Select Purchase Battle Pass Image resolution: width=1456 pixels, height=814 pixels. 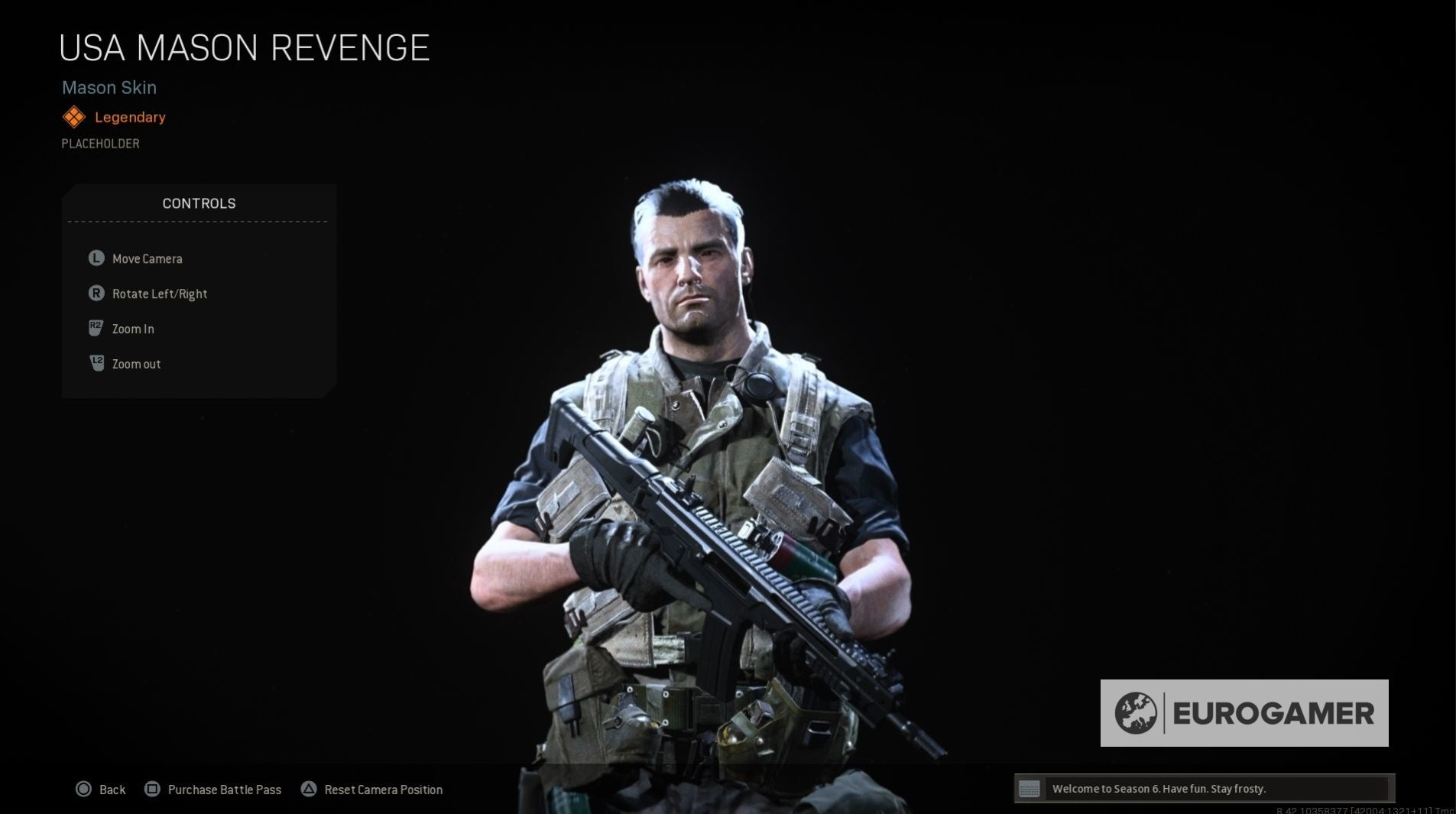point(224,789)
